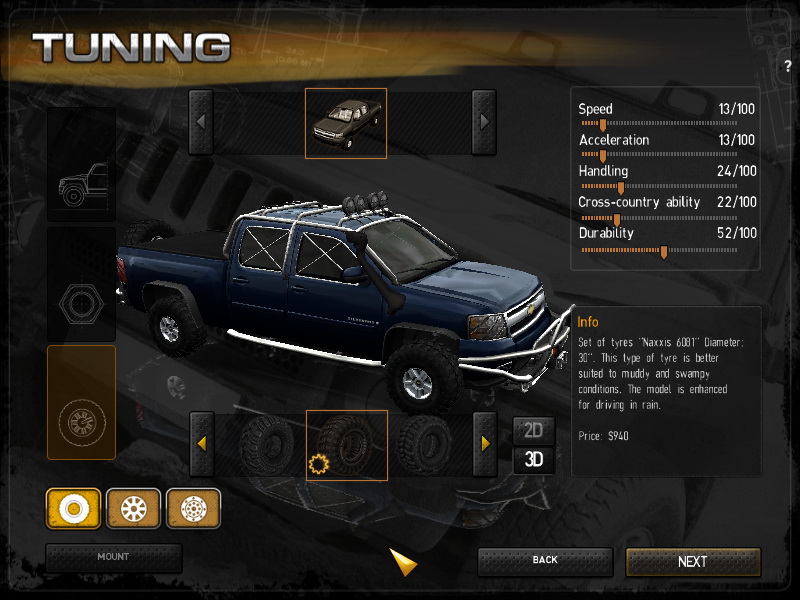Image resolution: width=800 pixels, height=600 pixels.
Task: Choose the brake disc sub-category icon
Action: point(193,509)
